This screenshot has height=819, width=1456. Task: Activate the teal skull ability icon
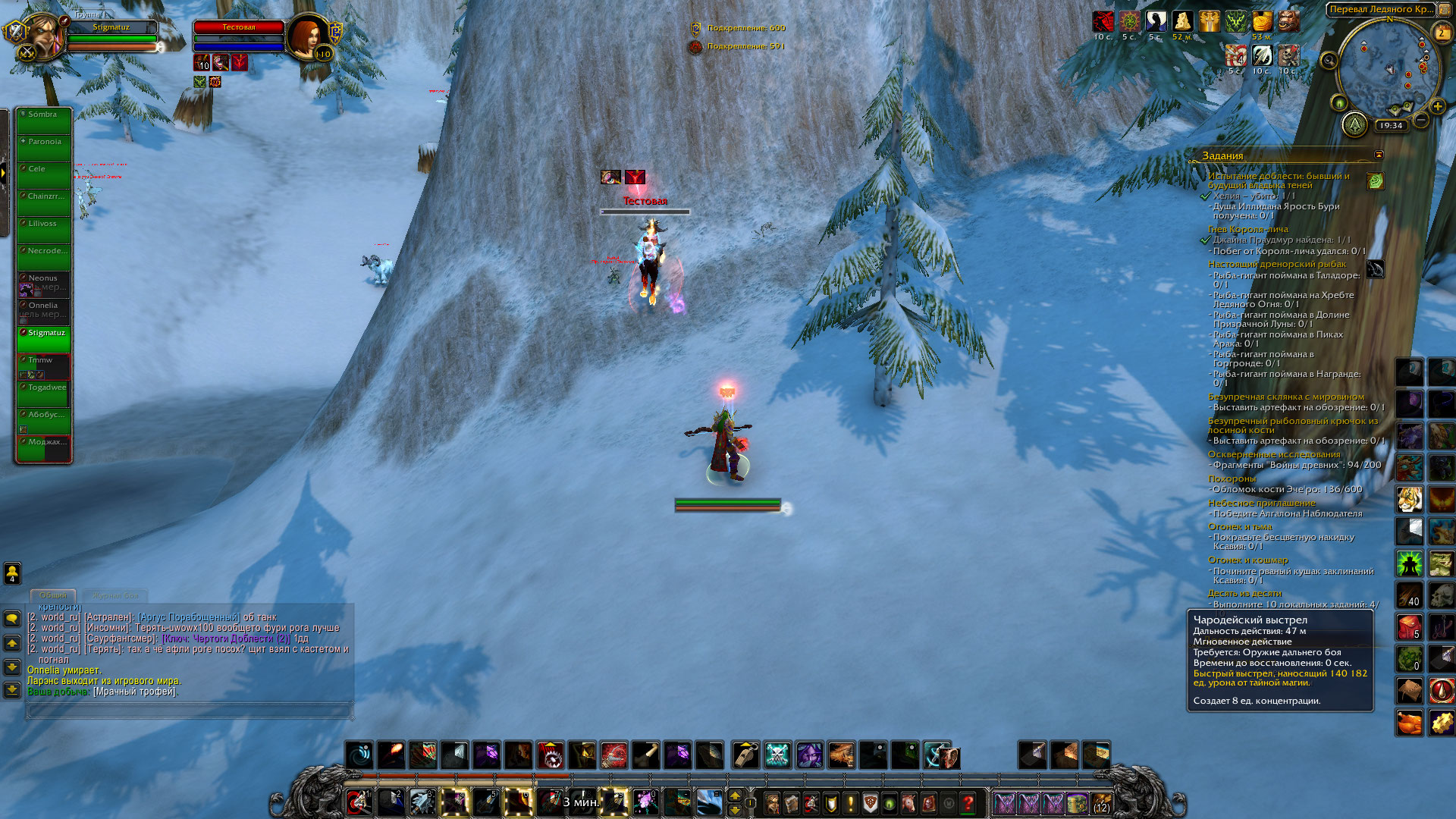[777, 755]
